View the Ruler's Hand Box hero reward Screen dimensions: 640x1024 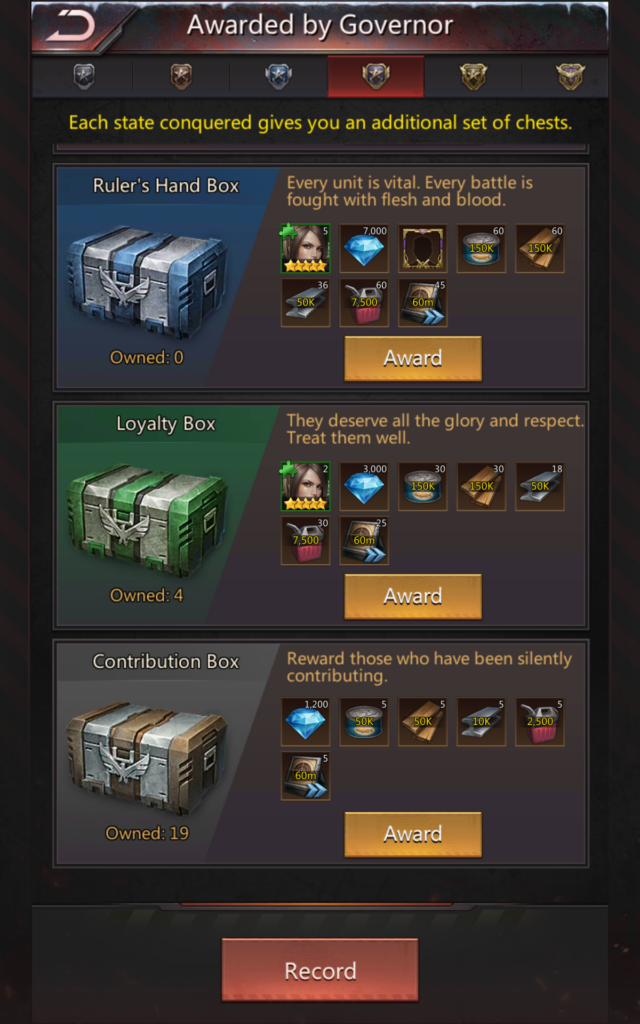(x=305, y=249)
